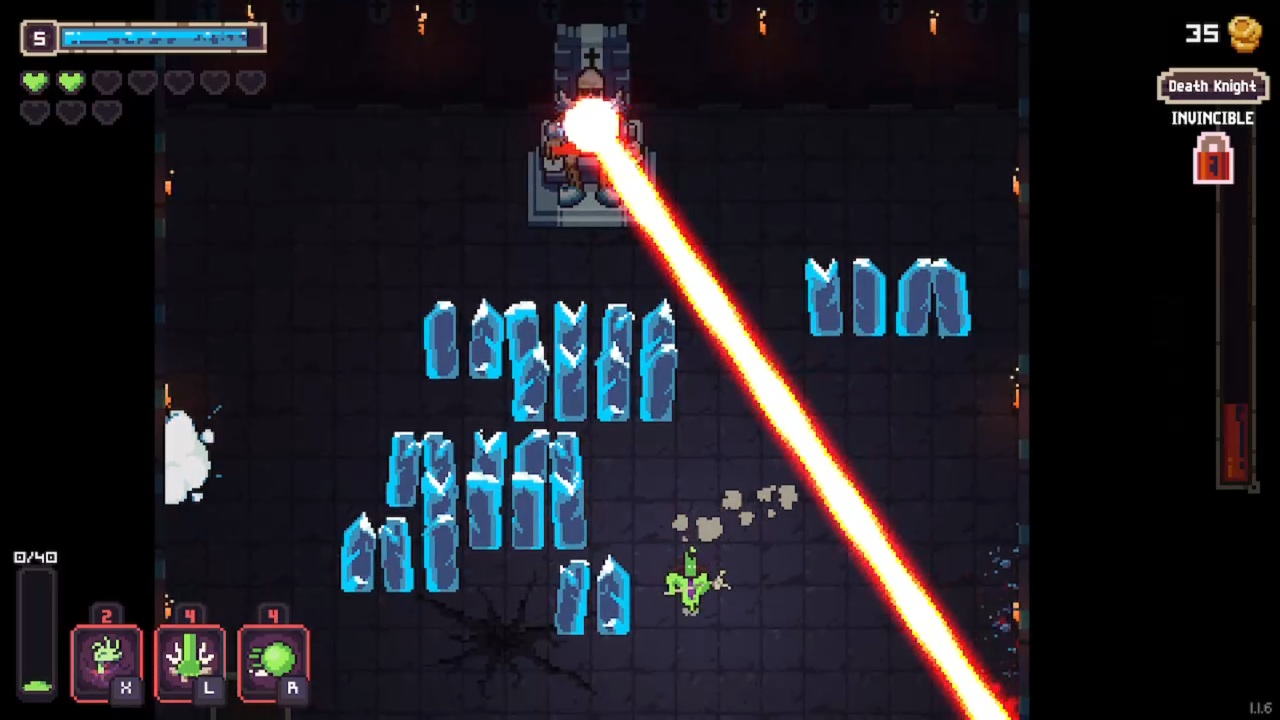Screen dimensions: 1280x720
Task: Select the zombie summon ability in slot X
Action: click(x=107, y=658)
